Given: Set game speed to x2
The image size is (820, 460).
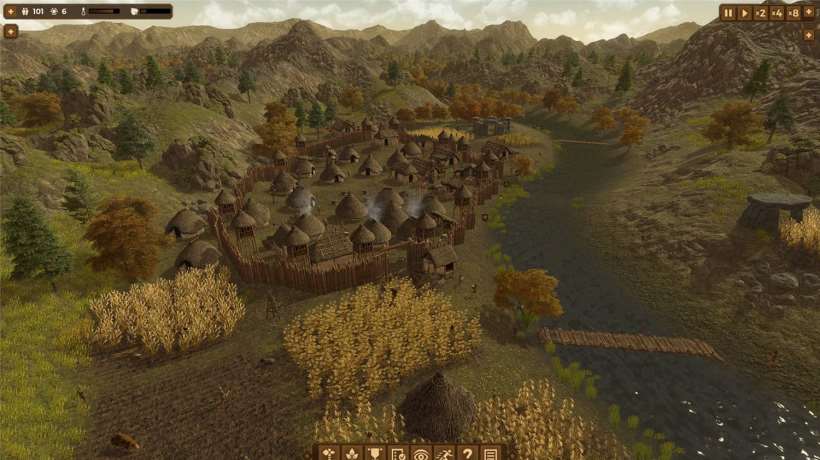Looking at the screenshot, I should [x=760, y=13].
